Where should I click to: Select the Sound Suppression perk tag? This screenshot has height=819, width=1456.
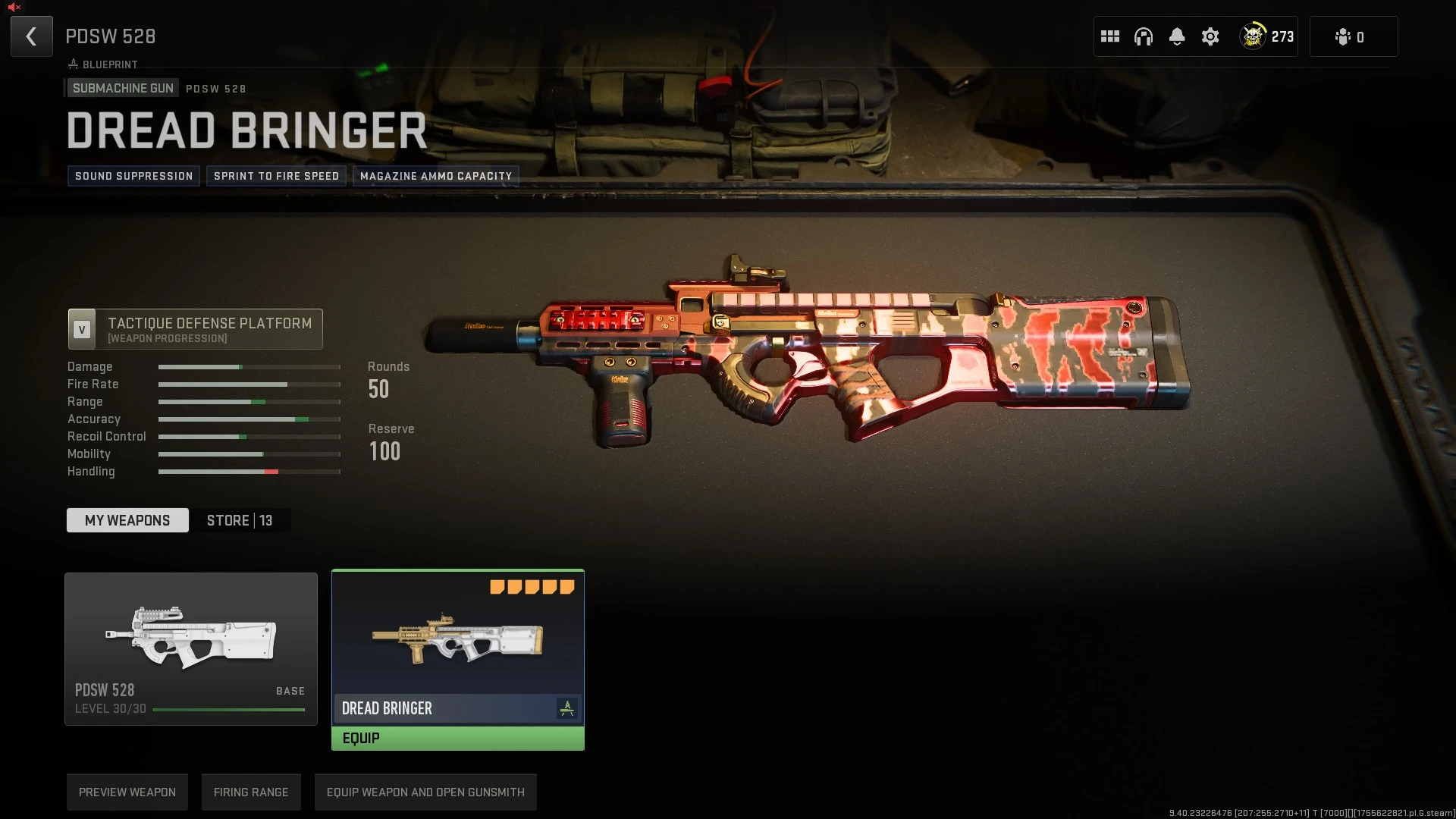(x=133, y=176)
